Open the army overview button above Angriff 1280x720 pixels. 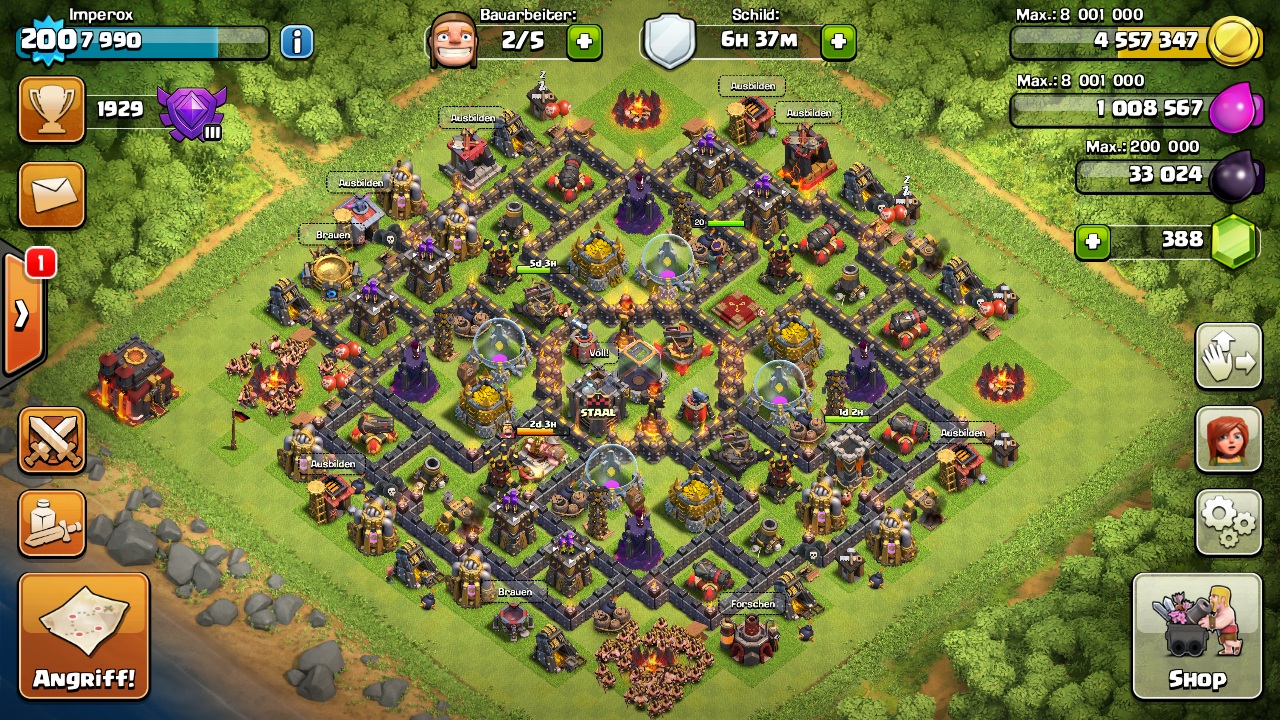(52, 522)
